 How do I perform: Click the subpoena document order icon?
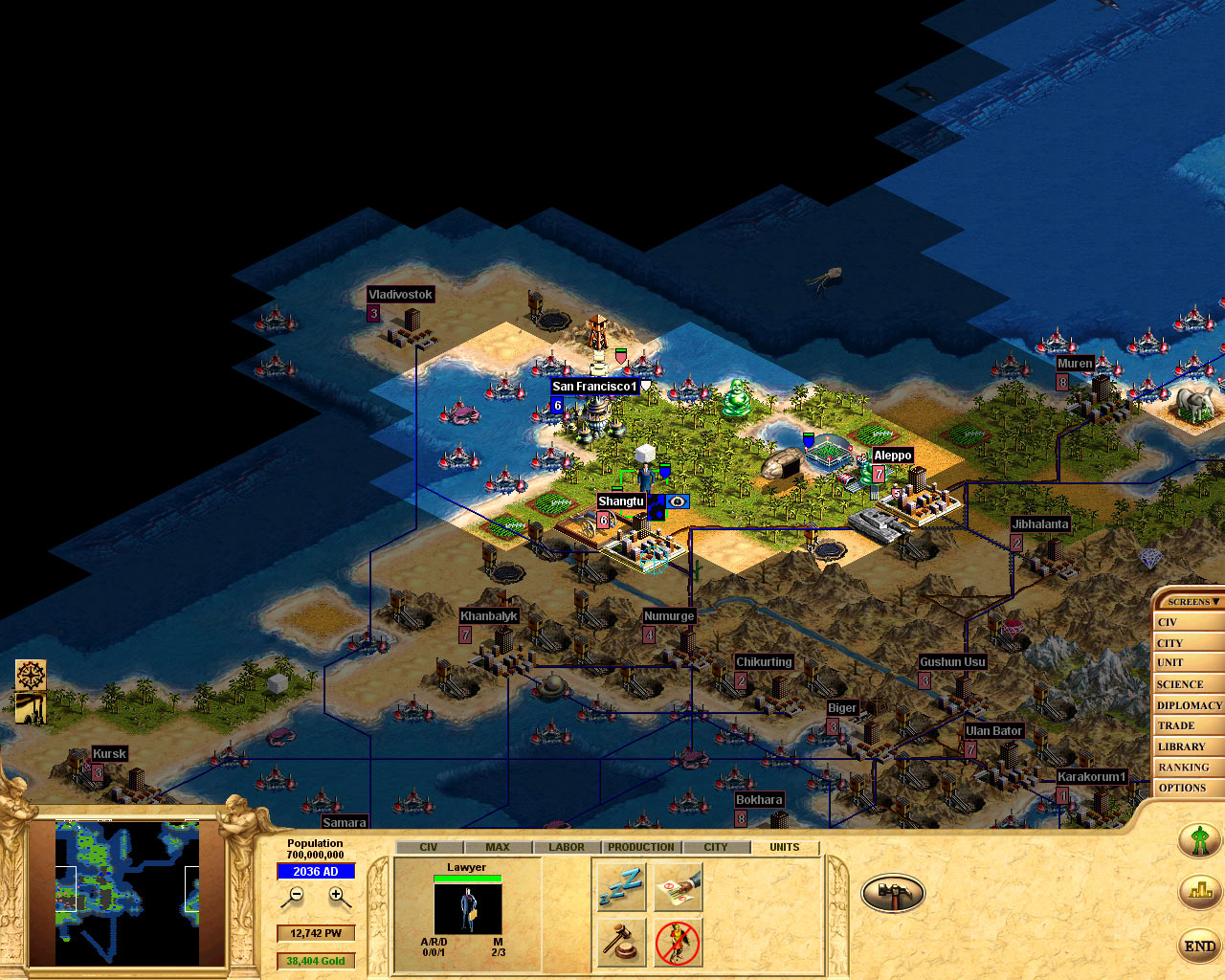click(678, 887)
